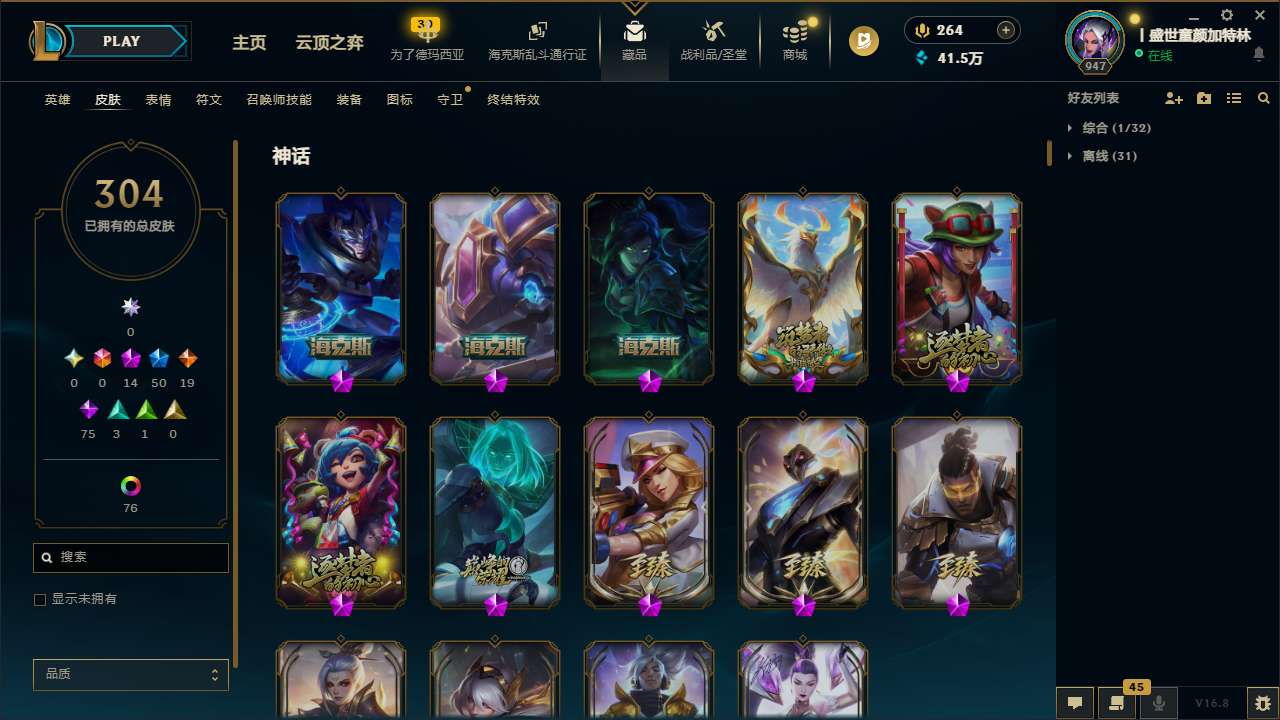Viewport: 1280px width, 720px height.
Task: Click the color wheel filter showing 76
Action: tap(130, 484)
